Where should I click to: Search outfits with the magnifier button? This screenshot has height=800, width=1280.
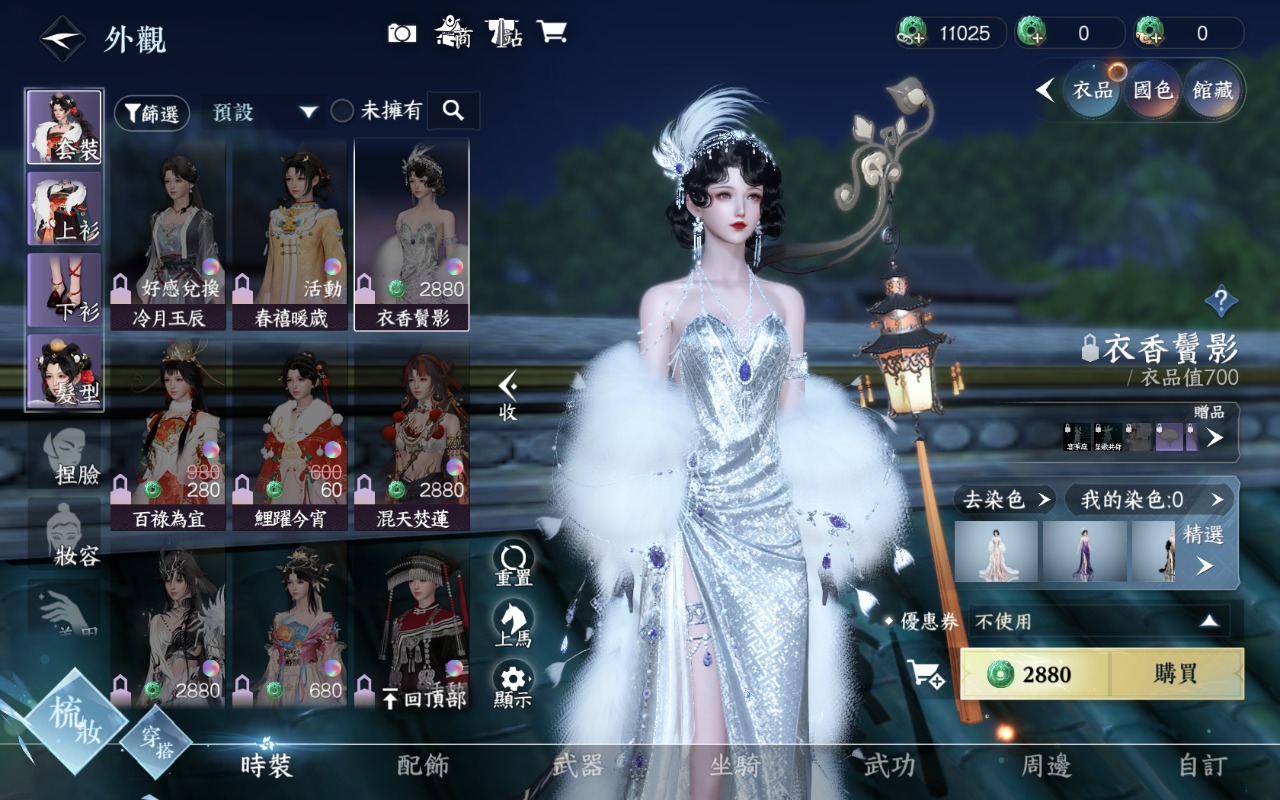(453, 111)
